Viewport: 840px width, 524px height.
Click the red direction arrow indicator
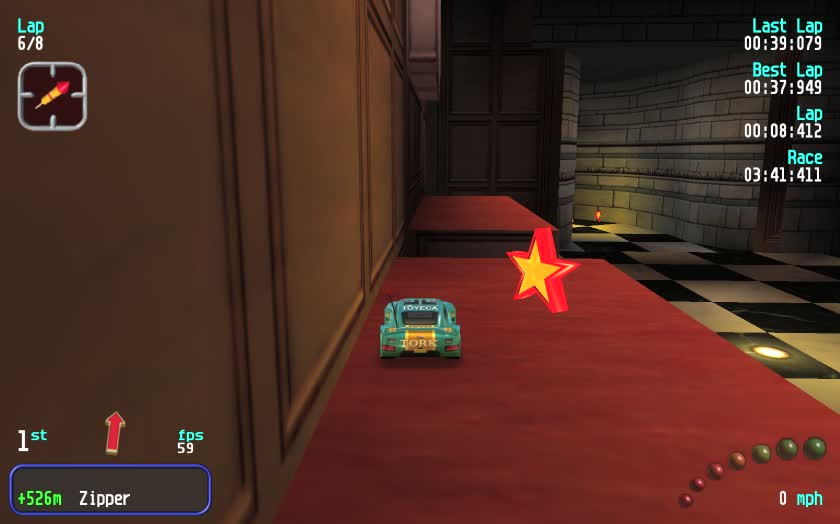[x=115, y=432]
